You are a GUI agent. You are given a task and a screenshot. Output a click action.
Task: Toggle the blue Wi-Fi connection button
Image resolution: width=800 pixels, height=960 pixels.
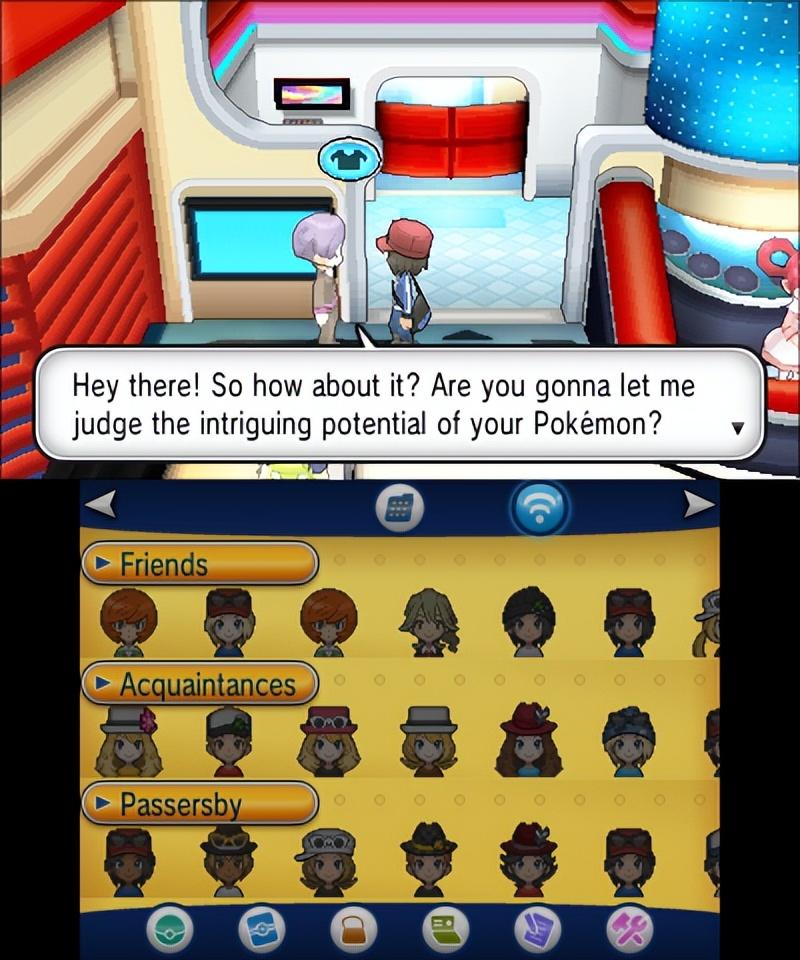540,509
